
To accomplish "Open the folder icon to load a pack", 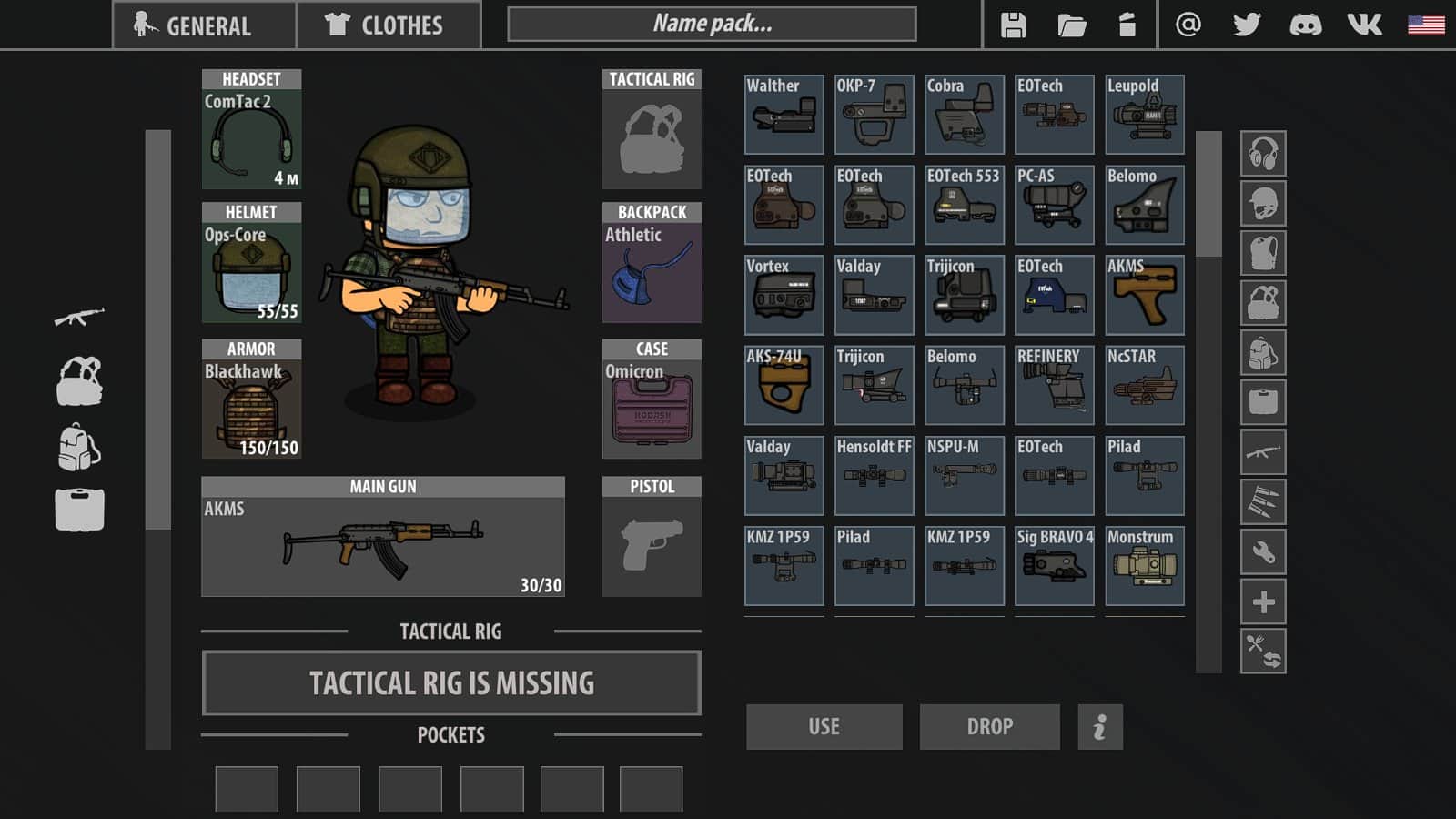I will coord(1072,25).
